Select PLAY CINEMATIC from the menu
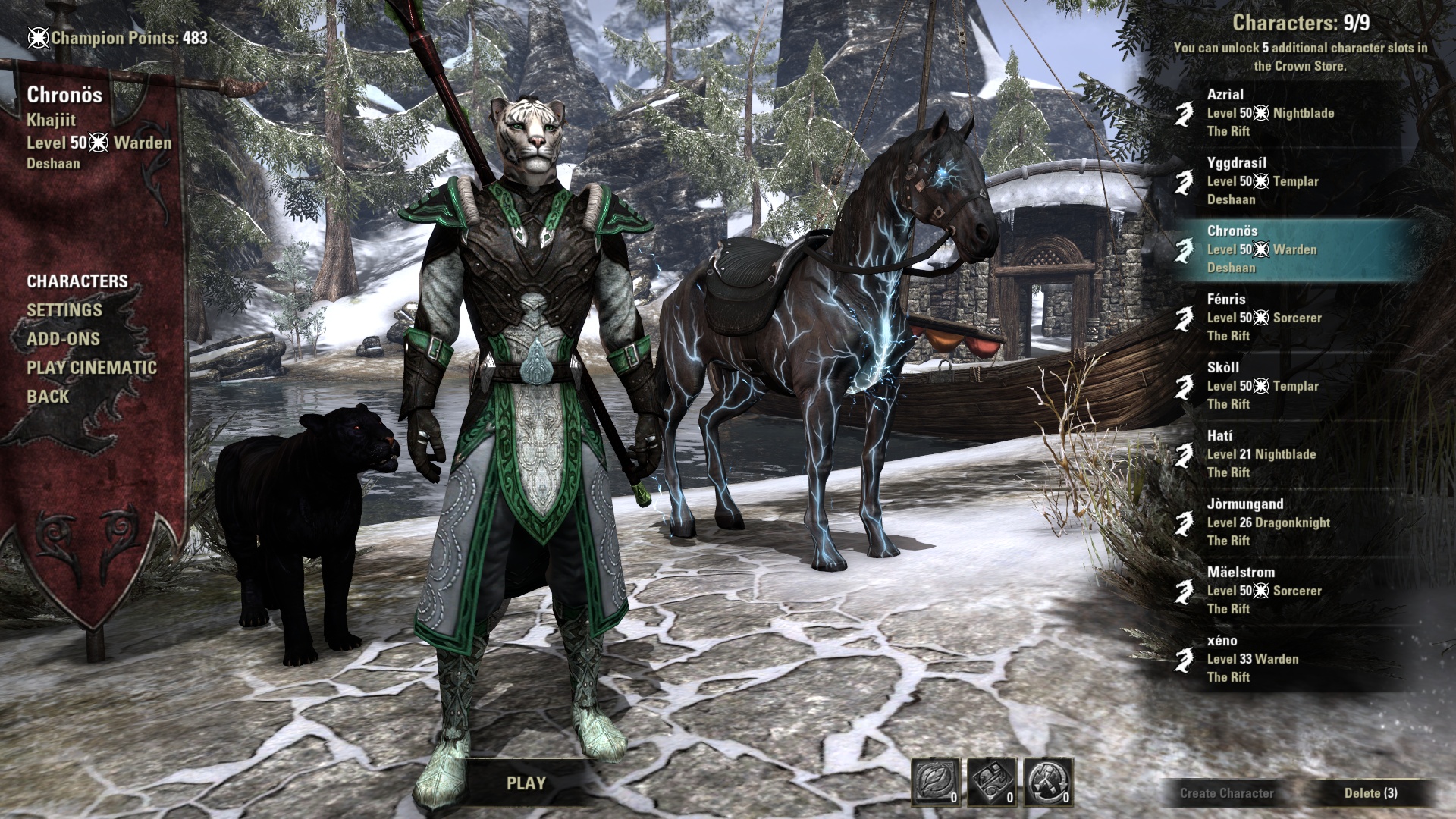The image size is (1456, 819). pos(92,368)
